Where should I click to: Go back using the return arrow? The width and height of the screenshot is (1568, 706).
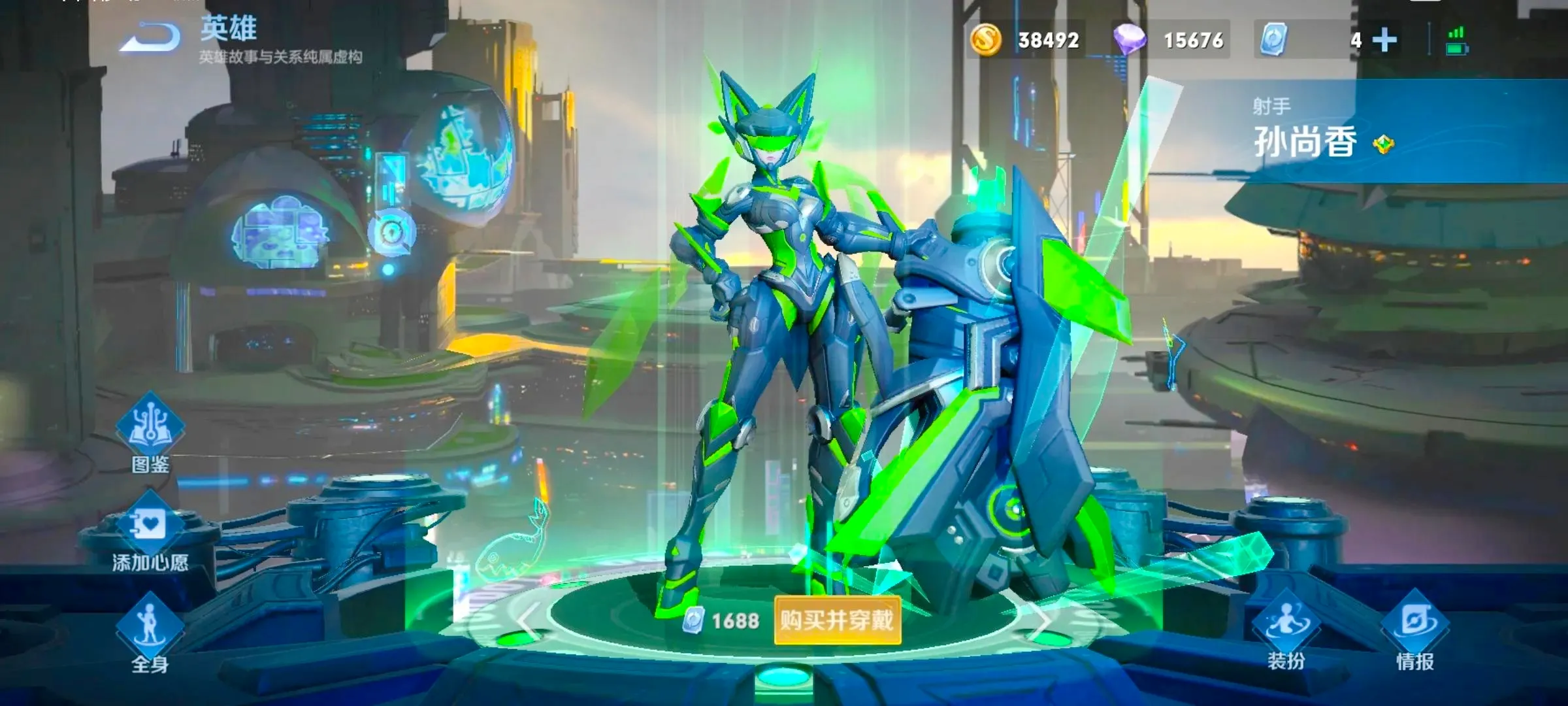(x=152, y=38)
